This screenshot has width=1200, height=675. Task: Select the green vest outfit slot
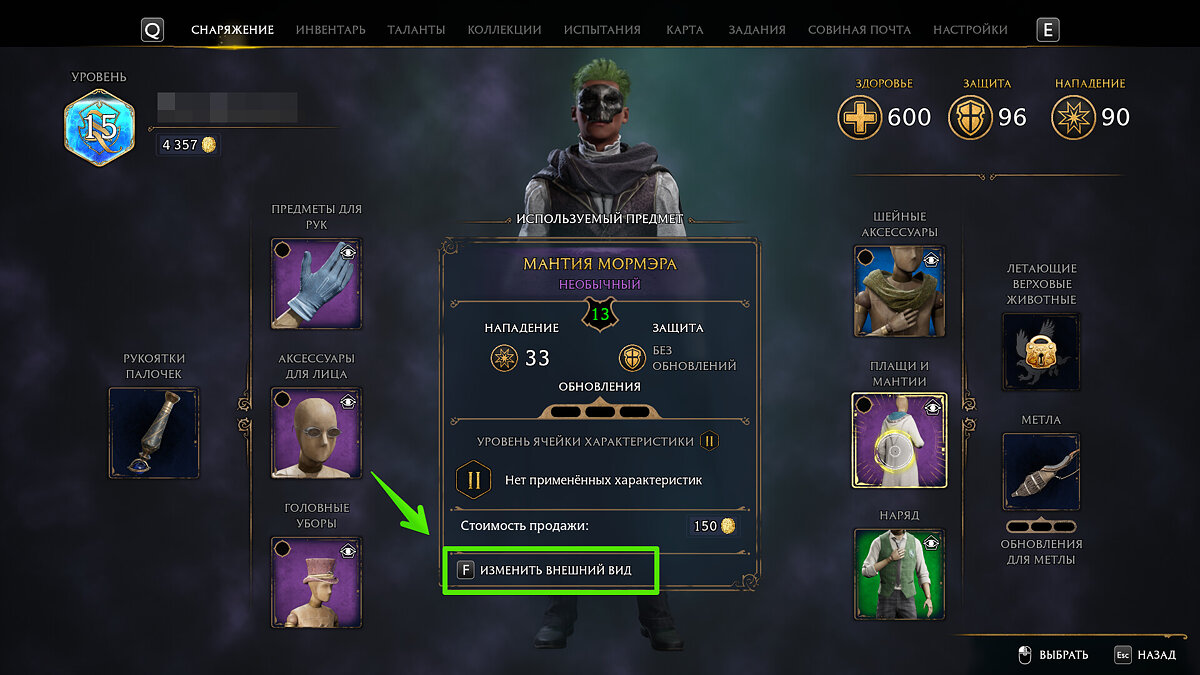click(898, 574)
